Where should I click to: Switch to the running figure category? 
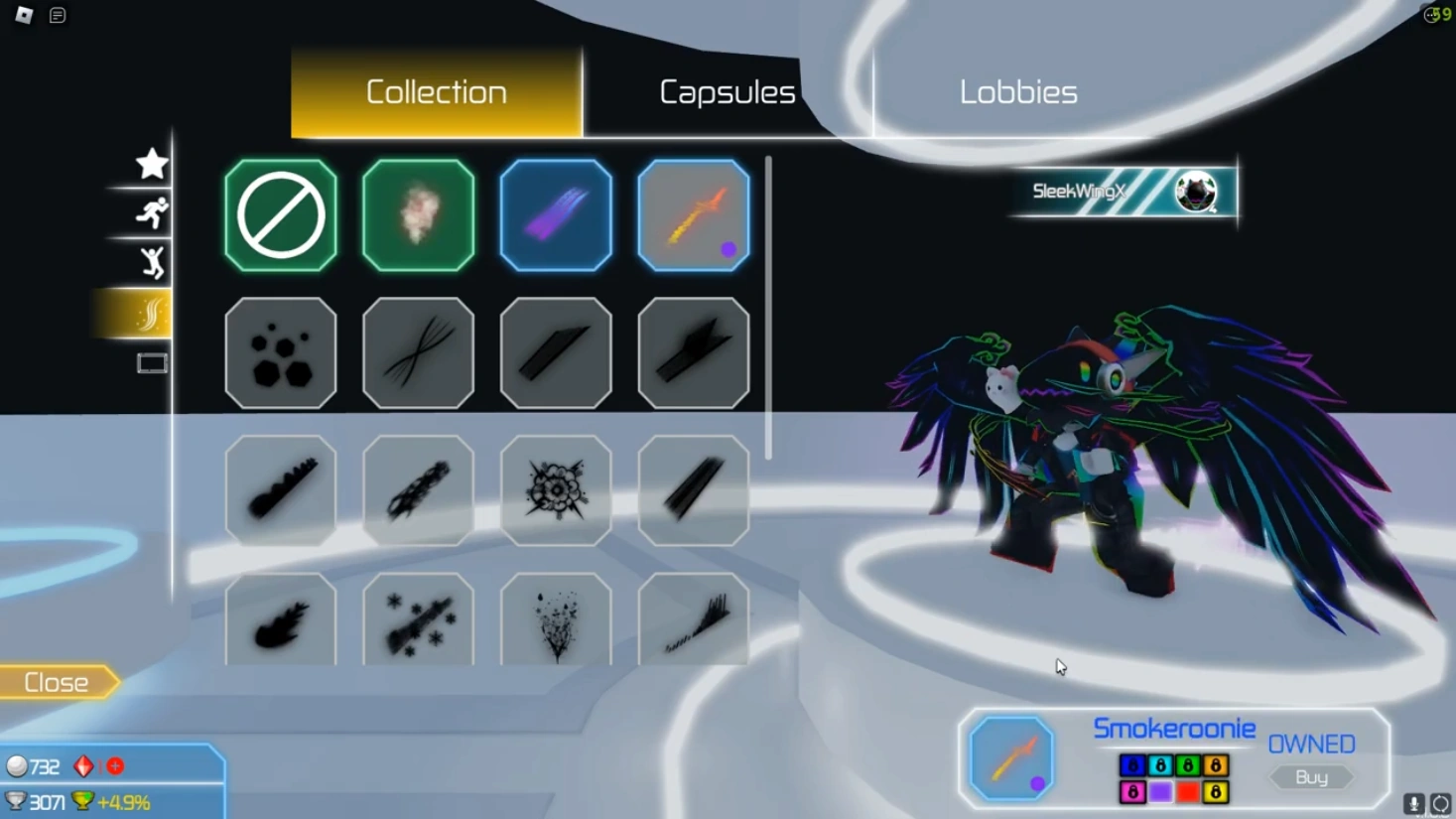point(152,213)
